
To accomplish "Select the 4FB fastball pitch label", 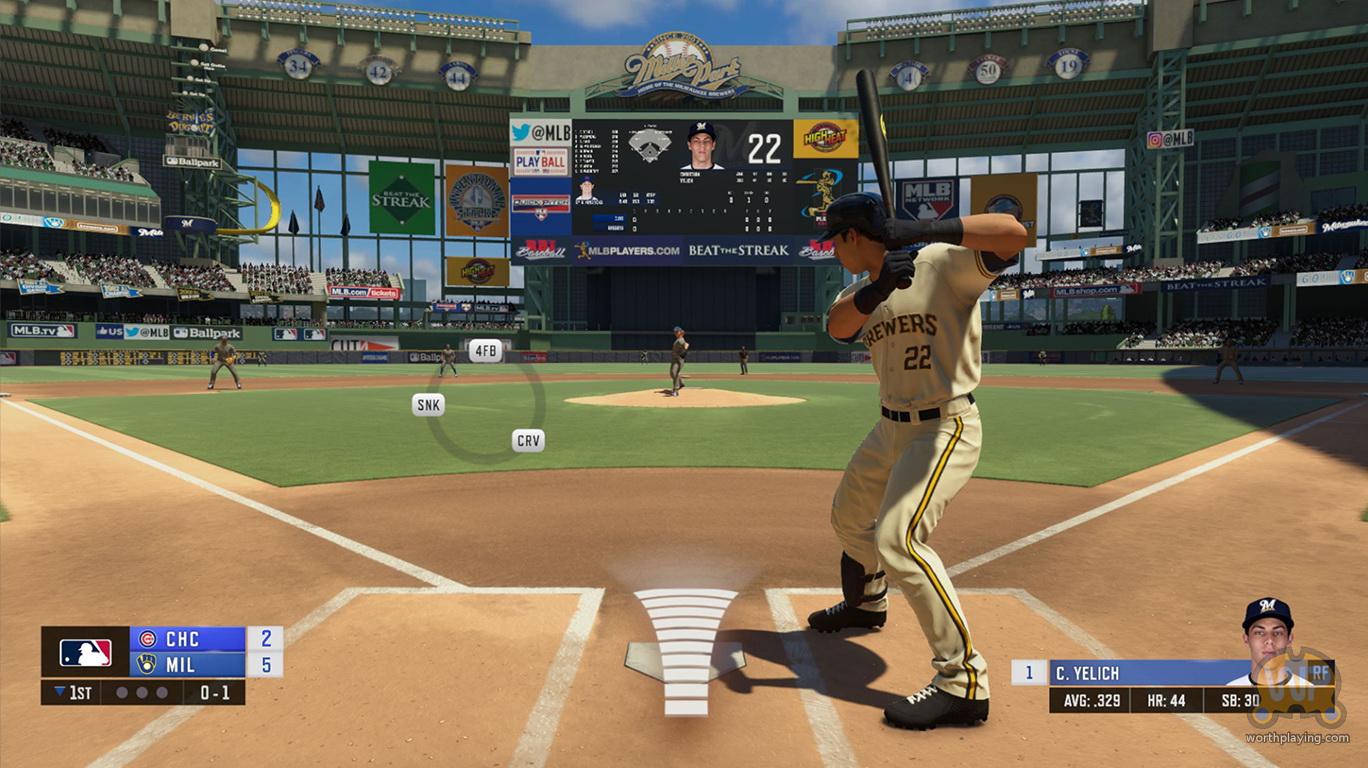I will [x=485, y=350].
